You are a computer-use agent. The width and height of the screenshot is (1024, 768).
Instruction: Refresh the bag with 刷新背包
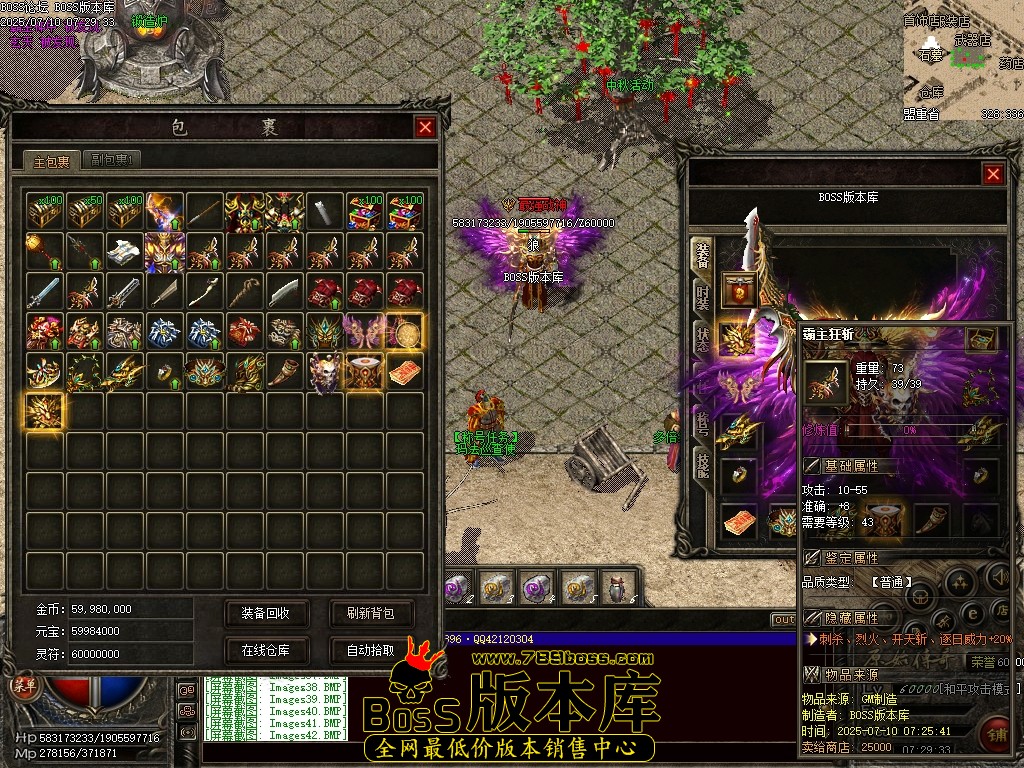click(x=371, y=613)
